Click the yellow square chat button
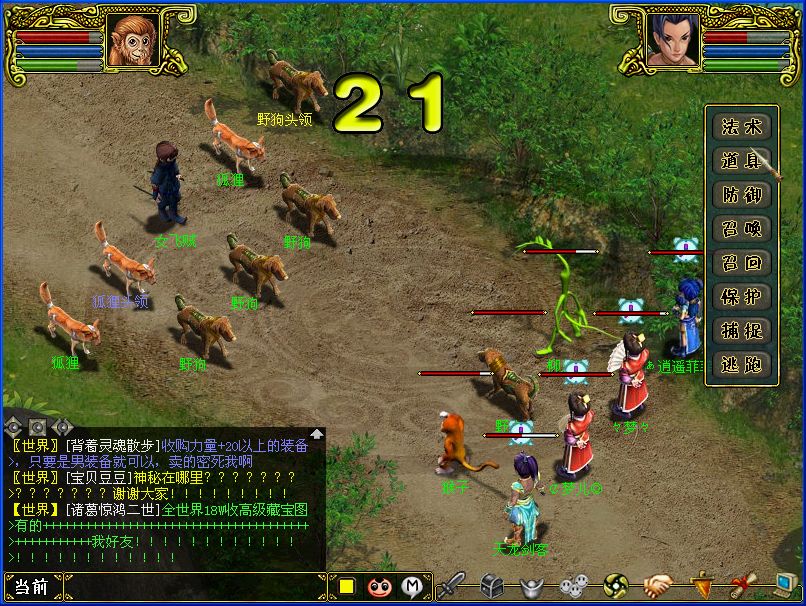This screenshot has height=606, width=806. [x=346, y=587]
